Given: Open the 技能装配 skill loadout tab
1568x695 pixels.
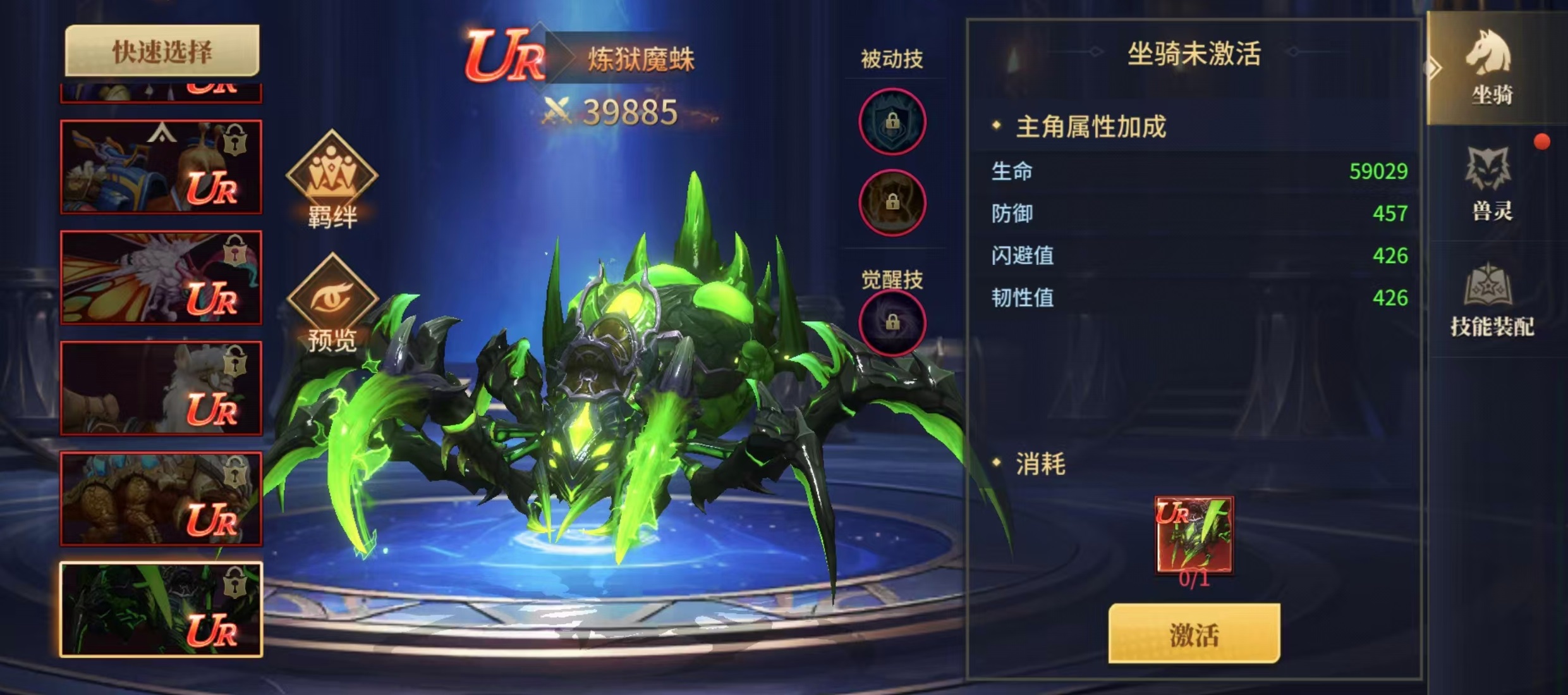Looking at the screenshot, I should [x=1492, y=300].
